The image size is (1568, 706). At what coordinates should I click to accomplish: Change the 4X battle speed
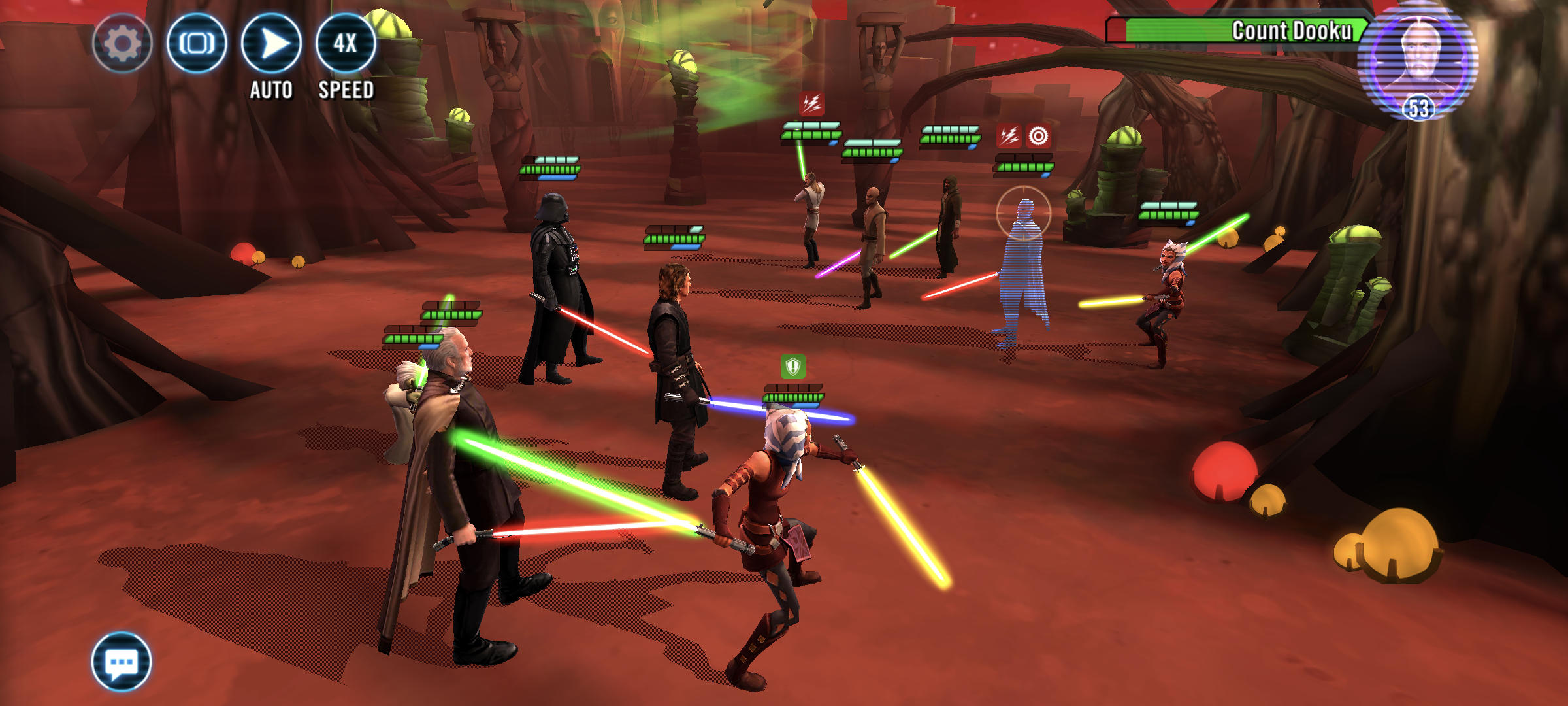(346, 44)
